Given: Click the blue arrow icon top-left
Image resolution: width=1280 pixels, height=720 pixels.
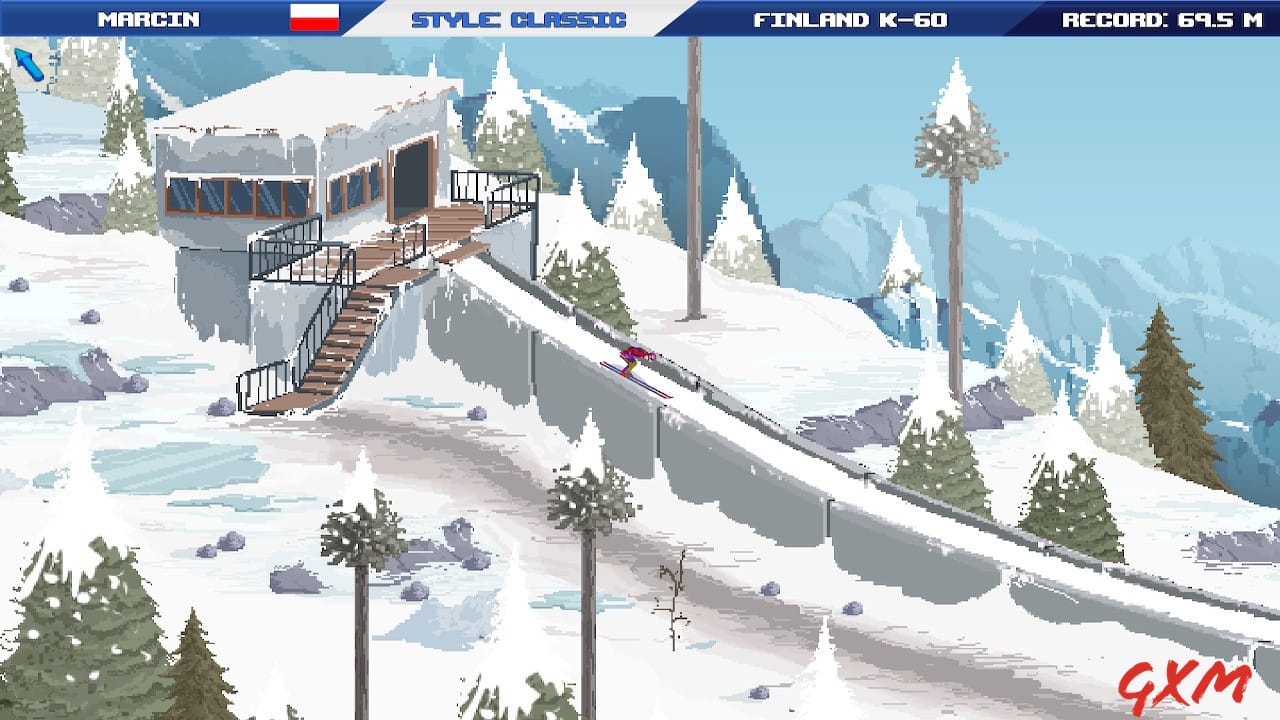Looking at the screenshot, I should point(32,62).
